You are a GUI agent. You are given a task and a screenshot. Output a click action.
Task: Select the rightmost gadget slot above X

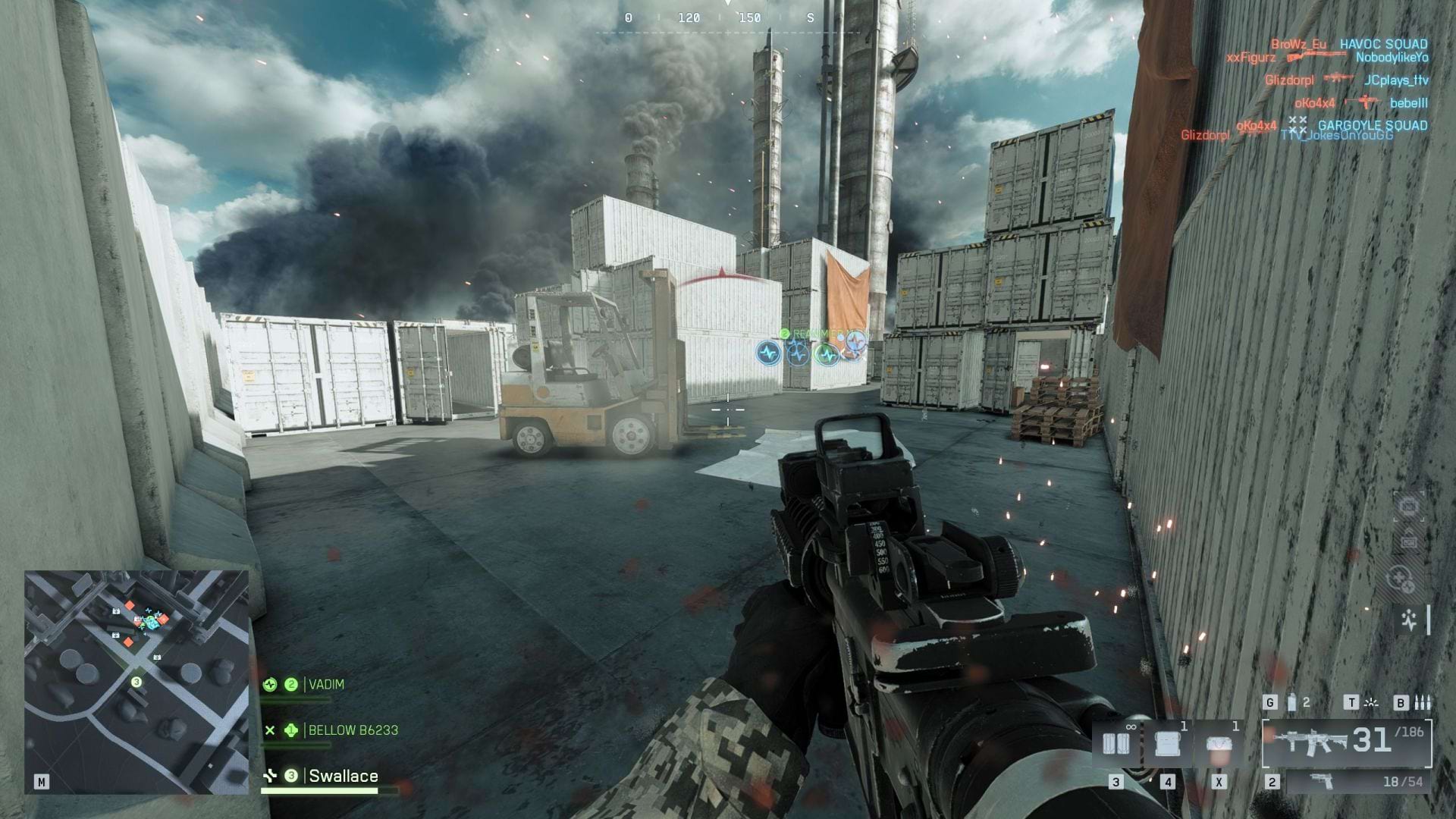(1219, 744)
